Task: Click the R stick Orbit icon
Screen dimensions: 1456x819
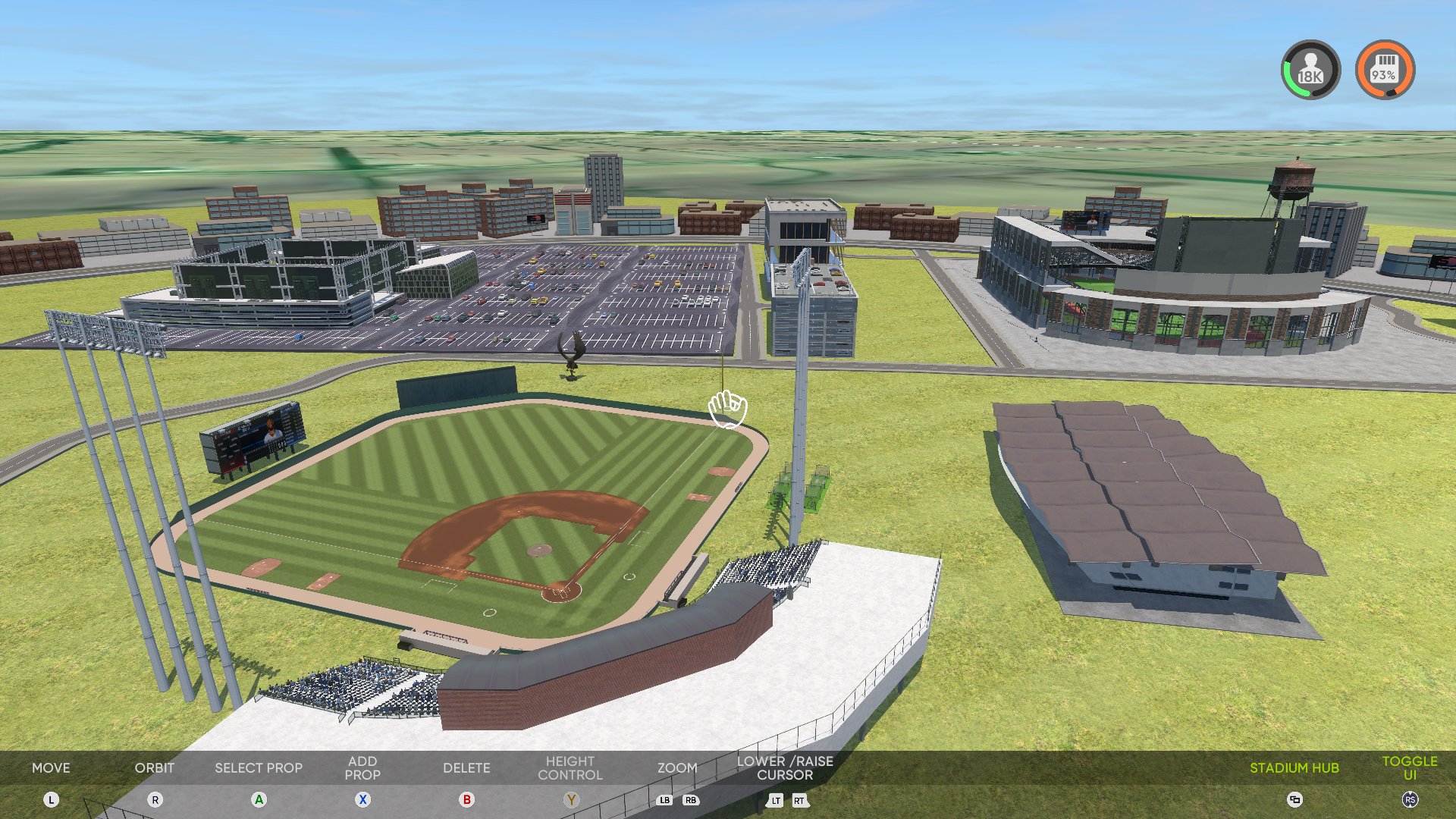Action: click(x=155, y=799)
